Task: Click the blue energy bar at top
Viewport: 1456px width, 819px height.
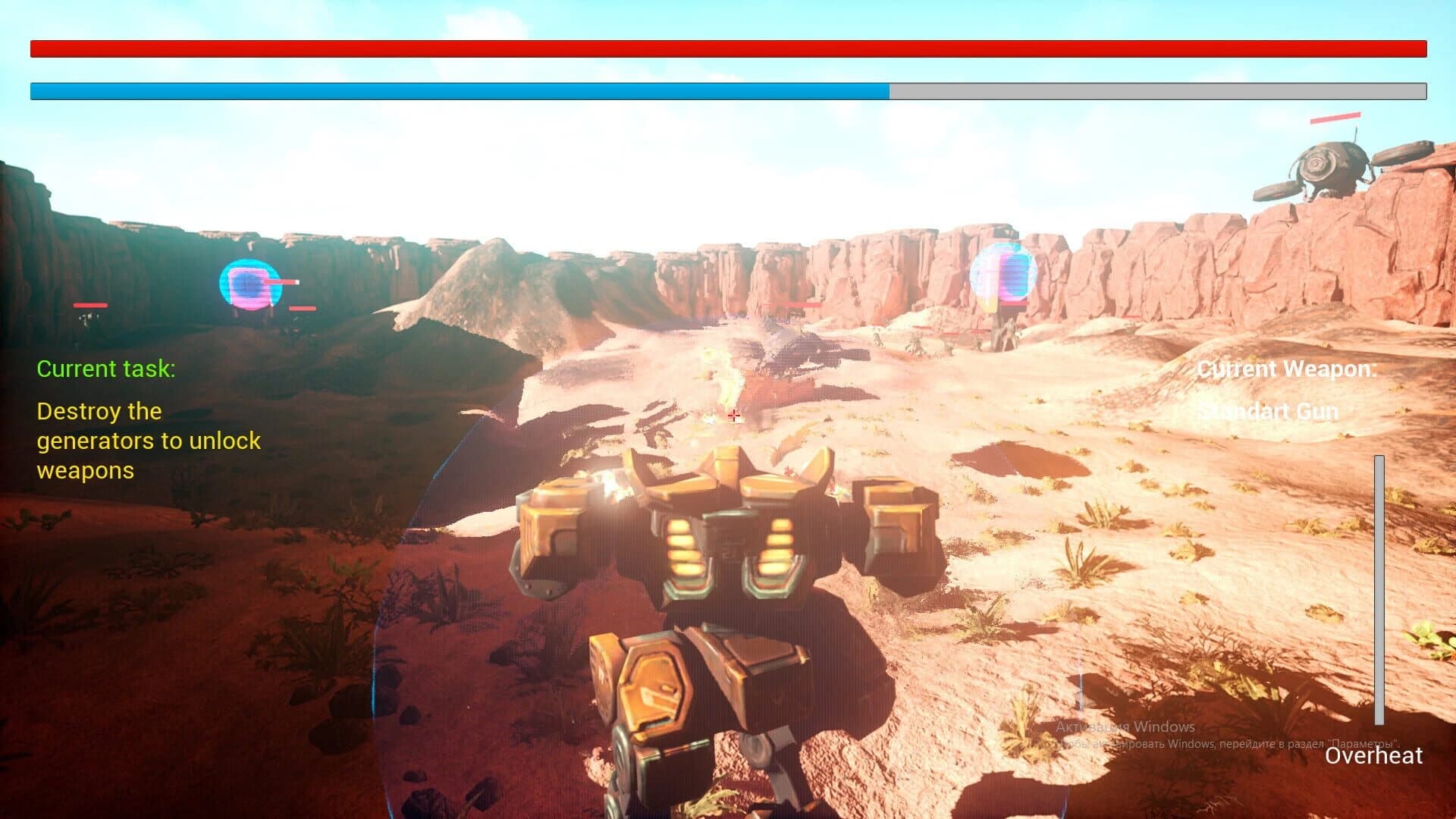Action: point(455,90)
